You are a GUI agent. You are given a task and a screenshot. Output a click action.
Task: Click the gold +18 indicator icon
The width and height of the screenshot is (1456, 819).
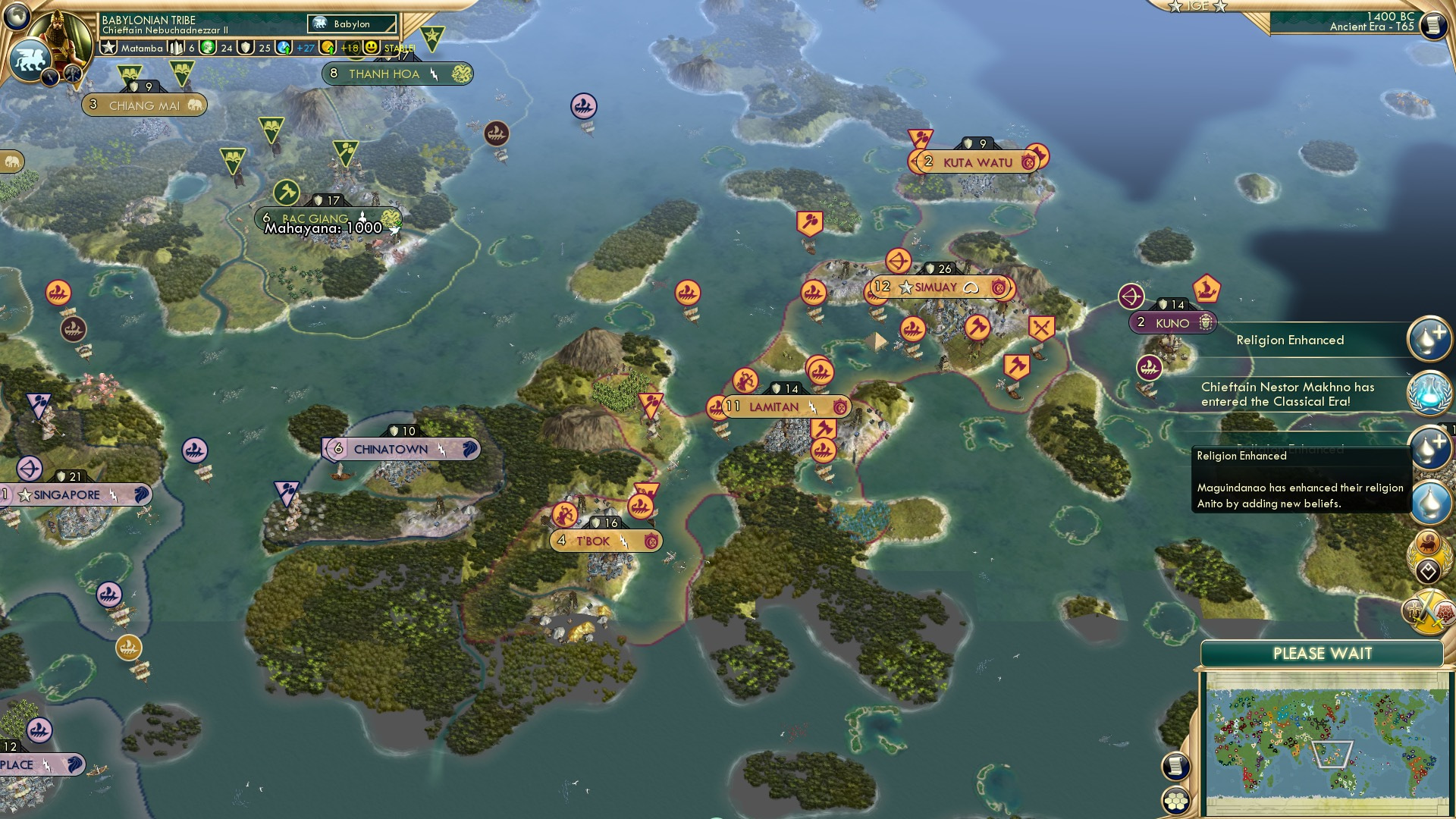[328, 48]
